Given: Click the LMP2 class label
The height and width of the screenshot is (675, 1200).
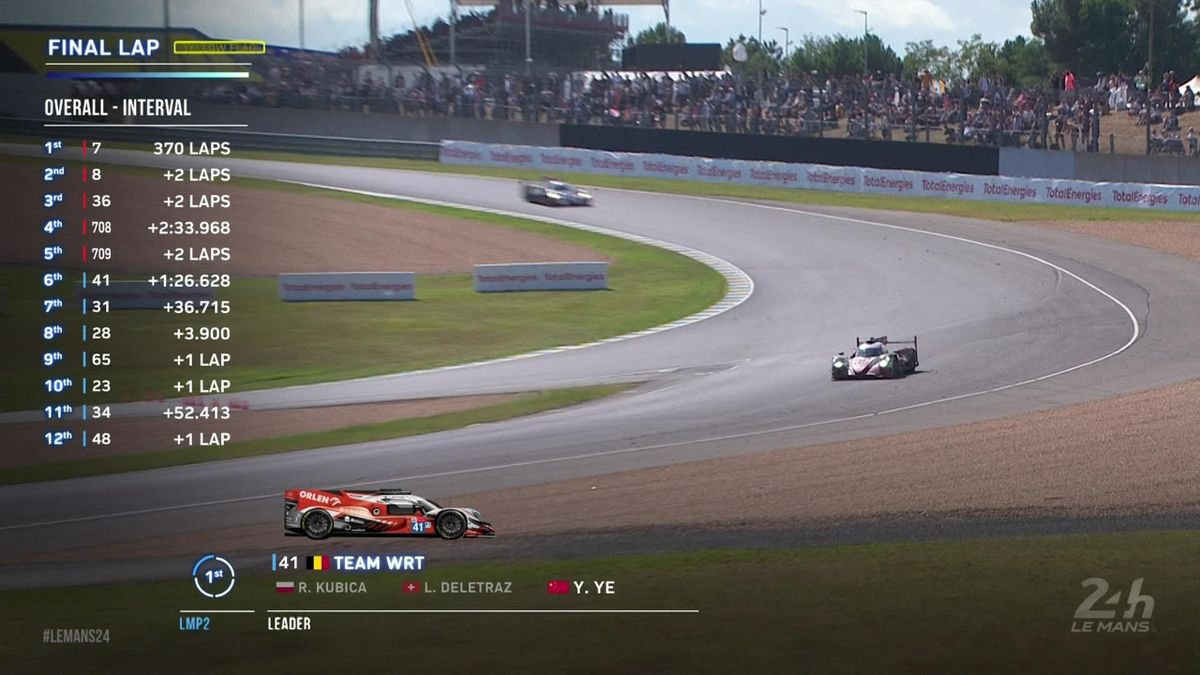Looking at the screenshot, I should click(198, 624).
